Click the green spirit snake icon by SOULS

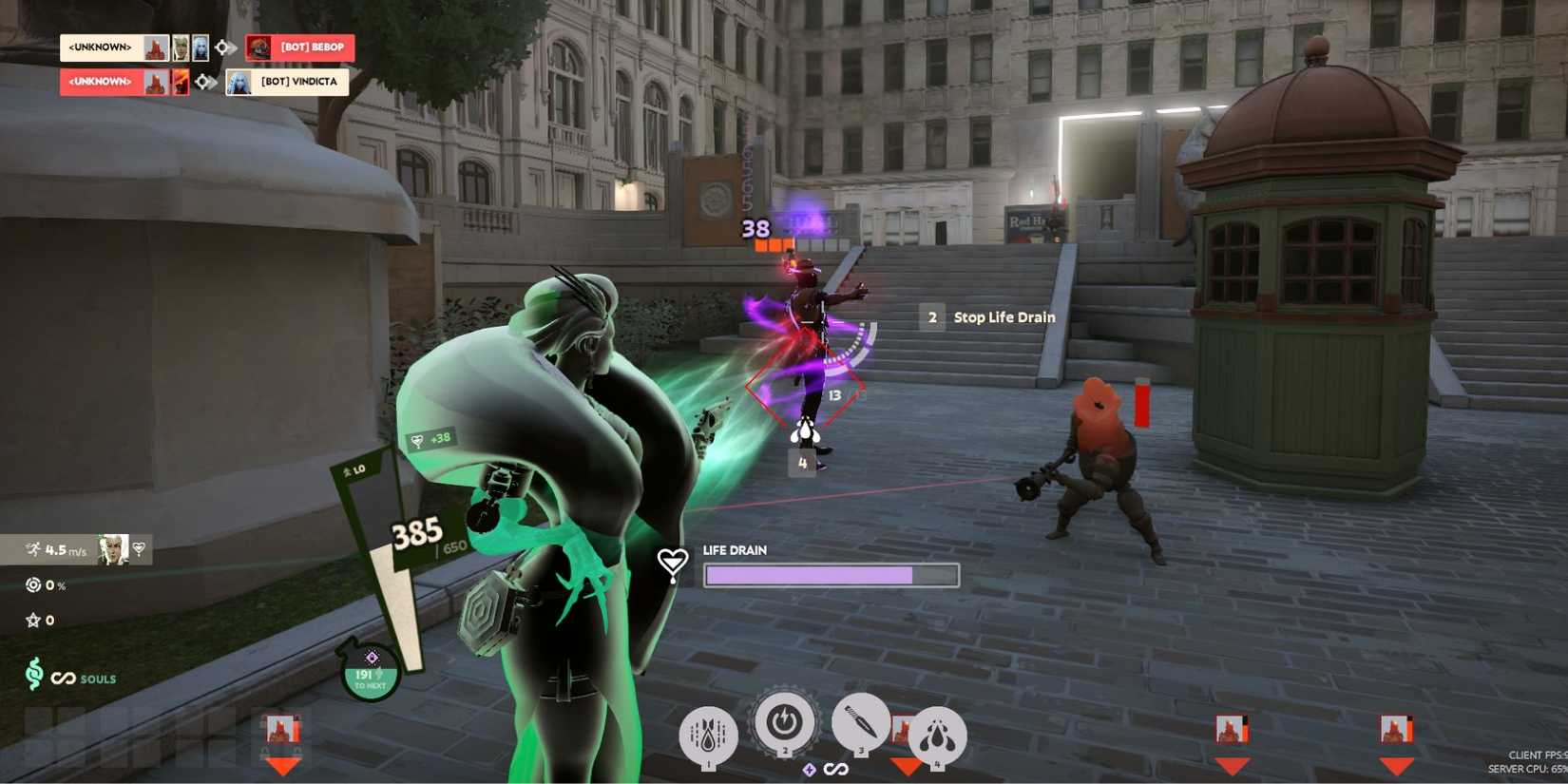tap(36, 677)
